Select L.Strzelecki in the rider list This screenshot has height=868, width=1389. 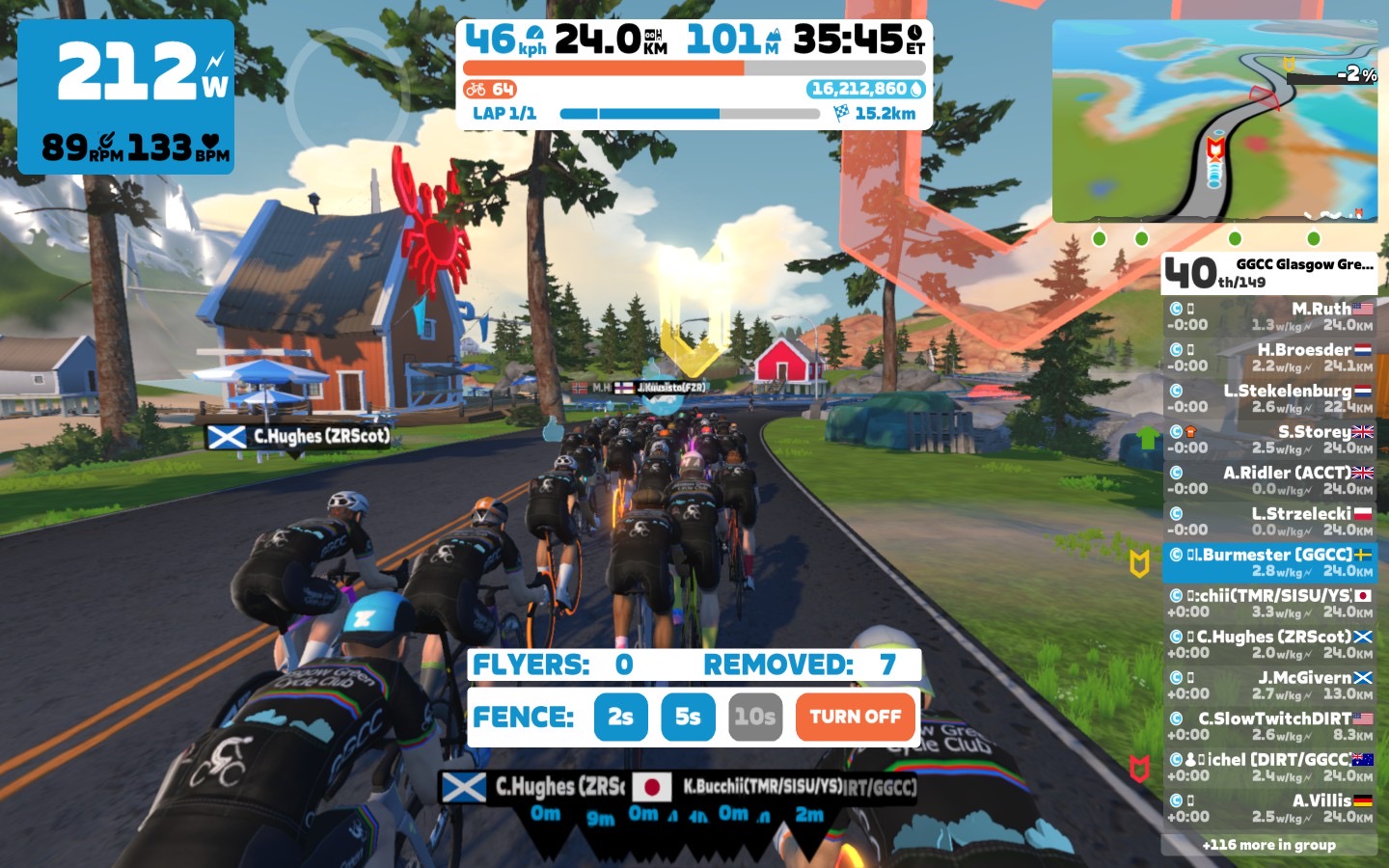1269,522
